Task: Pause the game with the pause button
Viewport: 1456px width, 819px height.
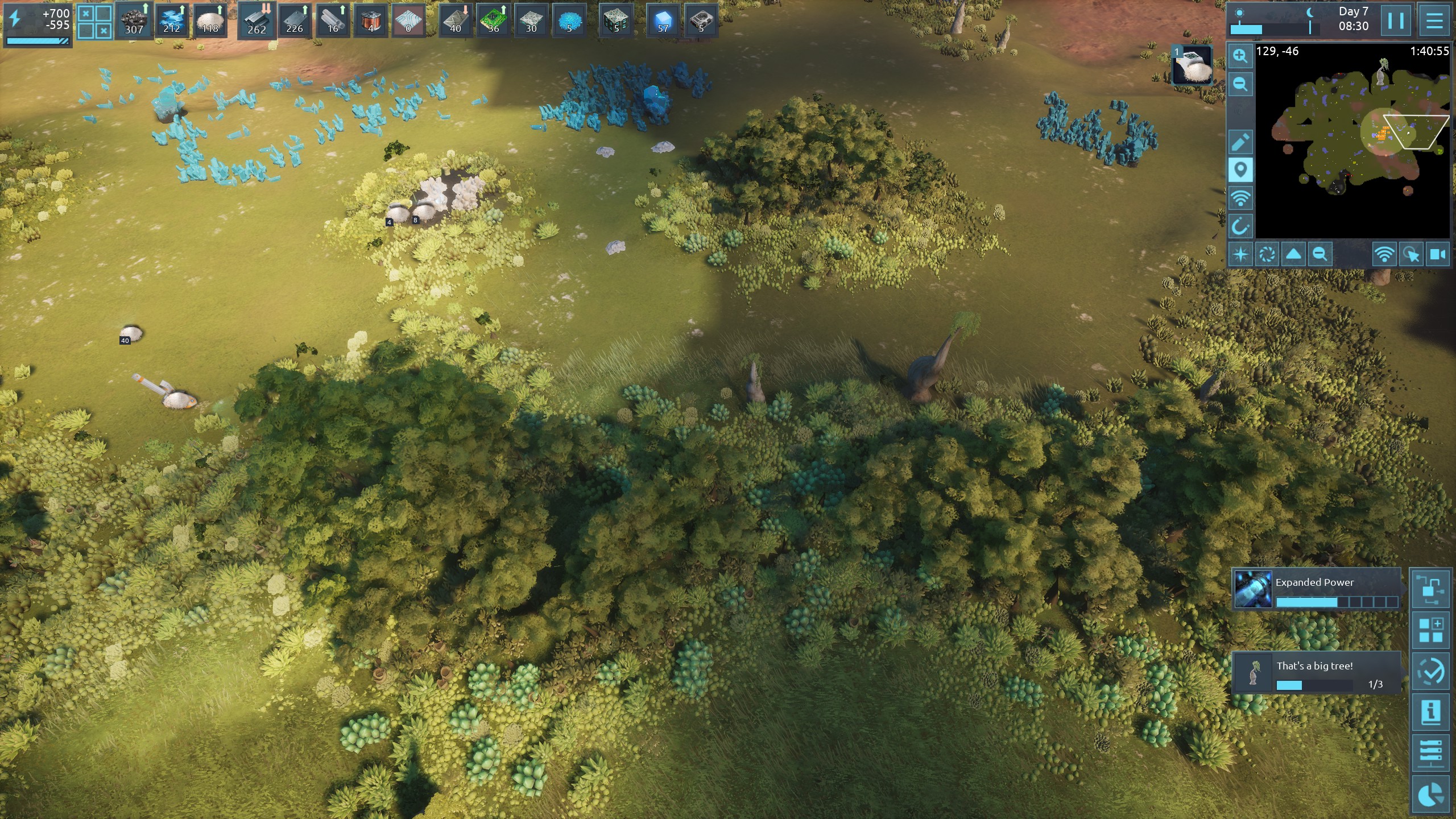Action: coord(1396,21)
